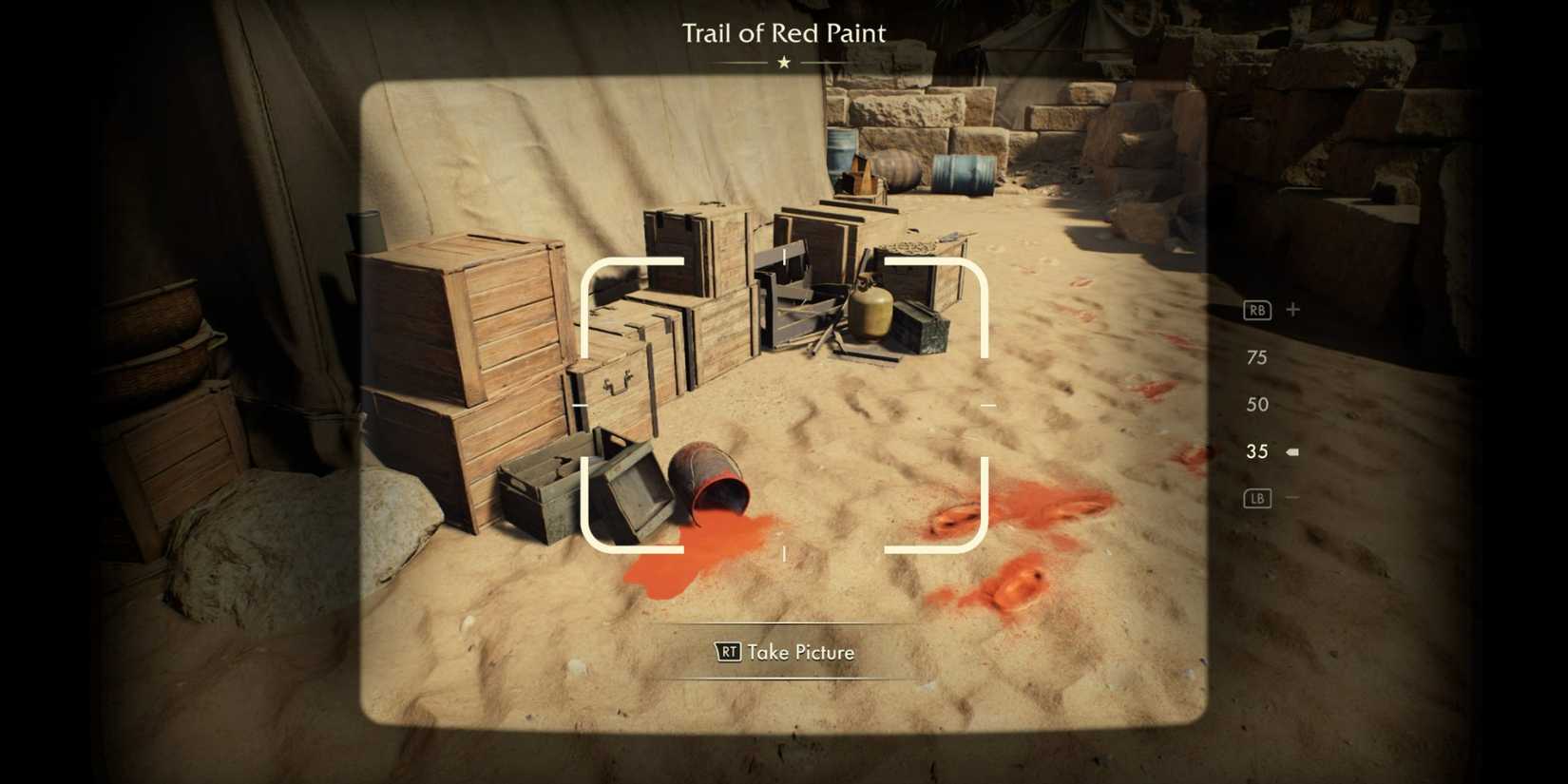Click the LB button prompt icon
The height and width of the screenshot is (784, 1568).
[x=1256, y=498]
